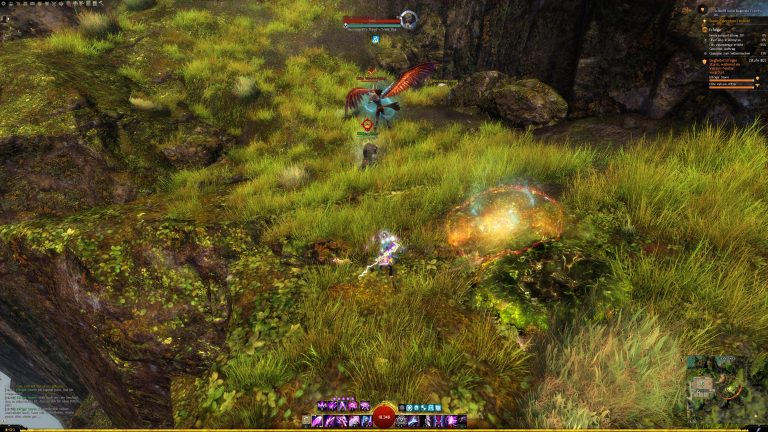This screenshot has width=768, height=432.
Task: Click the blue effect icon under target bar
Action: tap(376, 39)
